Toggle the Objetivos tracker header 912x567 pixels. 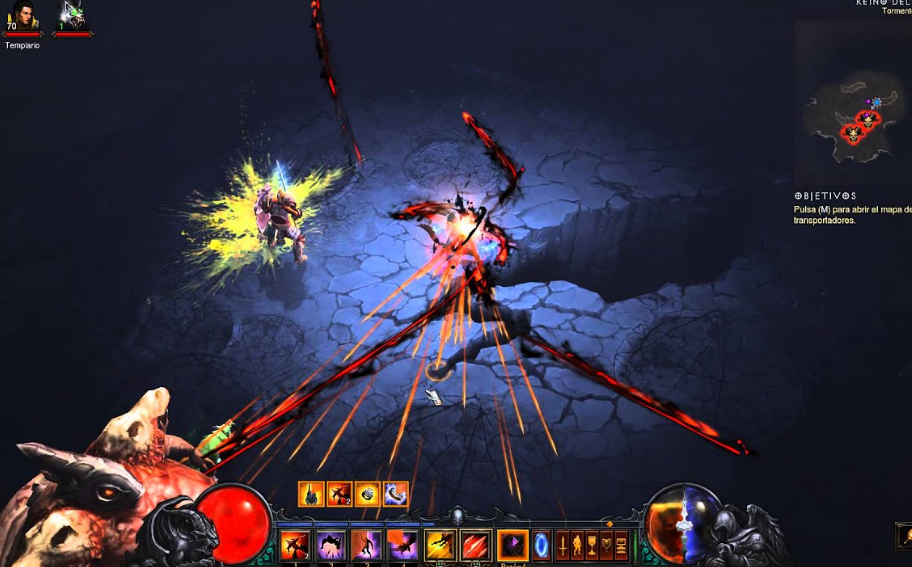[x=825, y=196]
